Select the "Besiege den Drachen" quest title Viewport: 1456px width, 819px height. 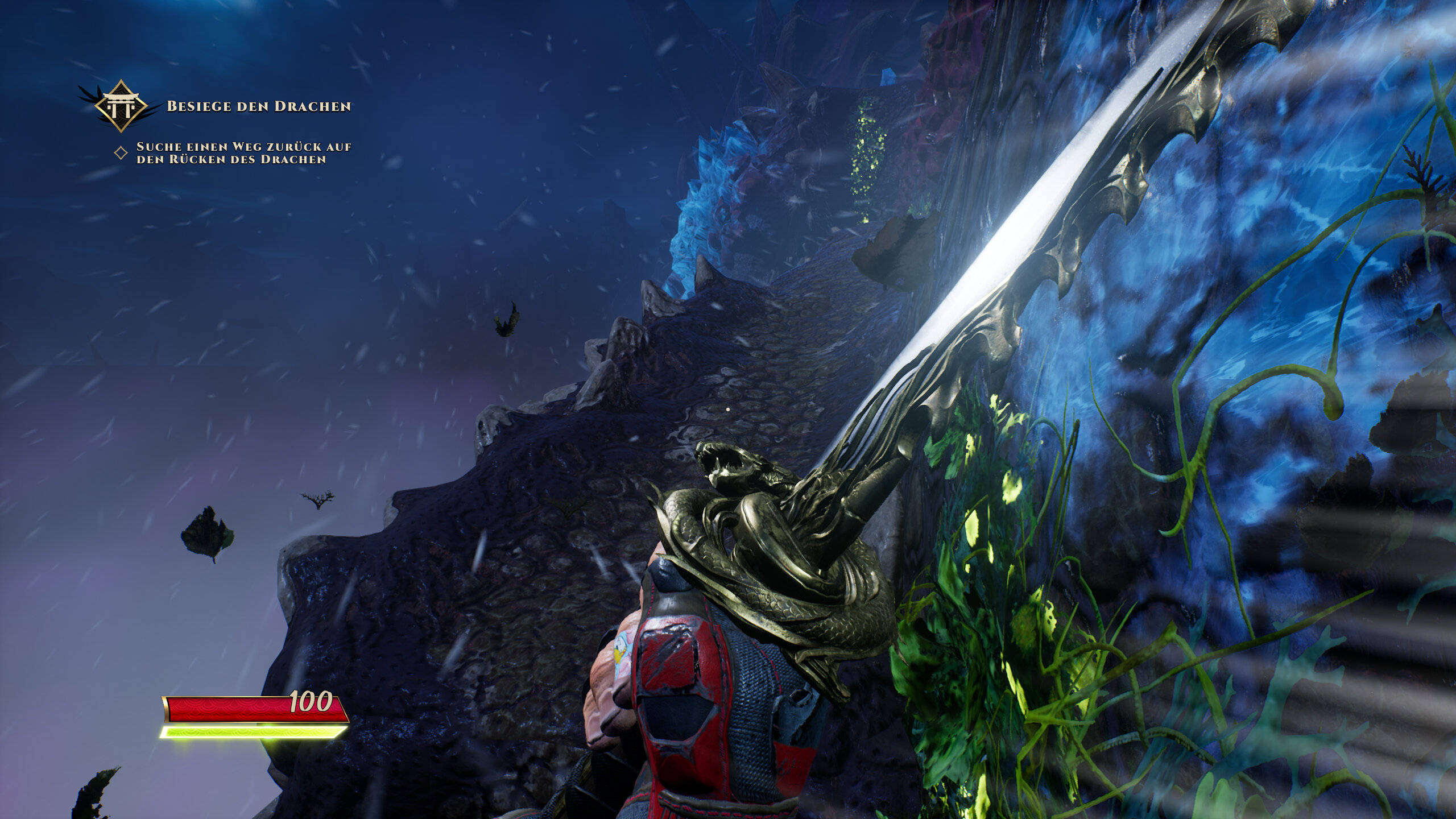[258, 106]
